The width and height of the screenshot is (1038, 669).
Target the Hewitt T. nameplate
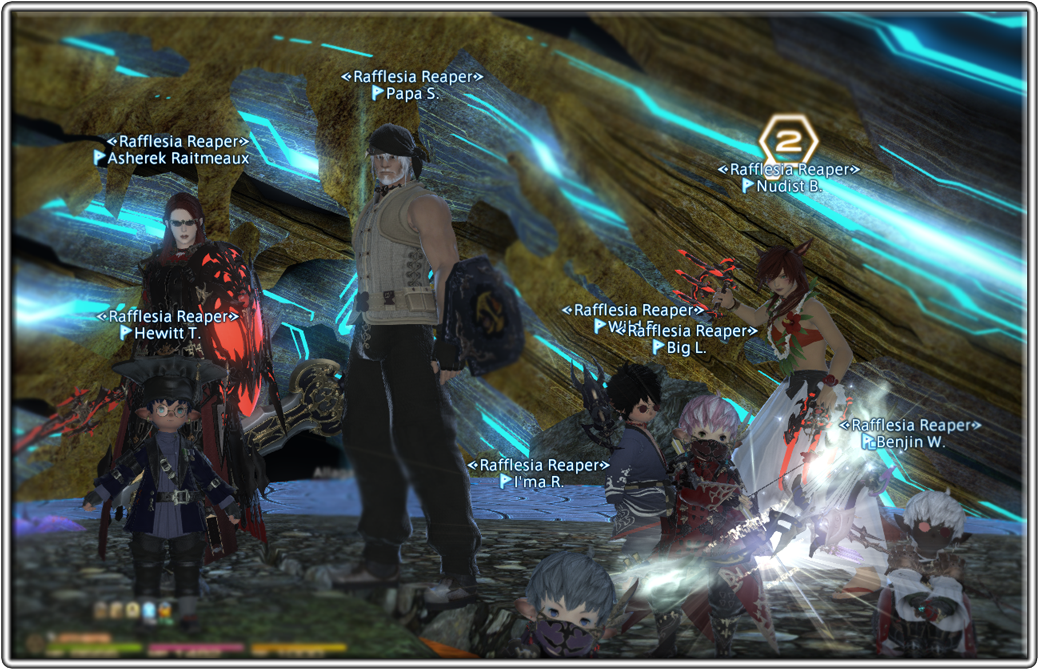[x=165, y=332]
